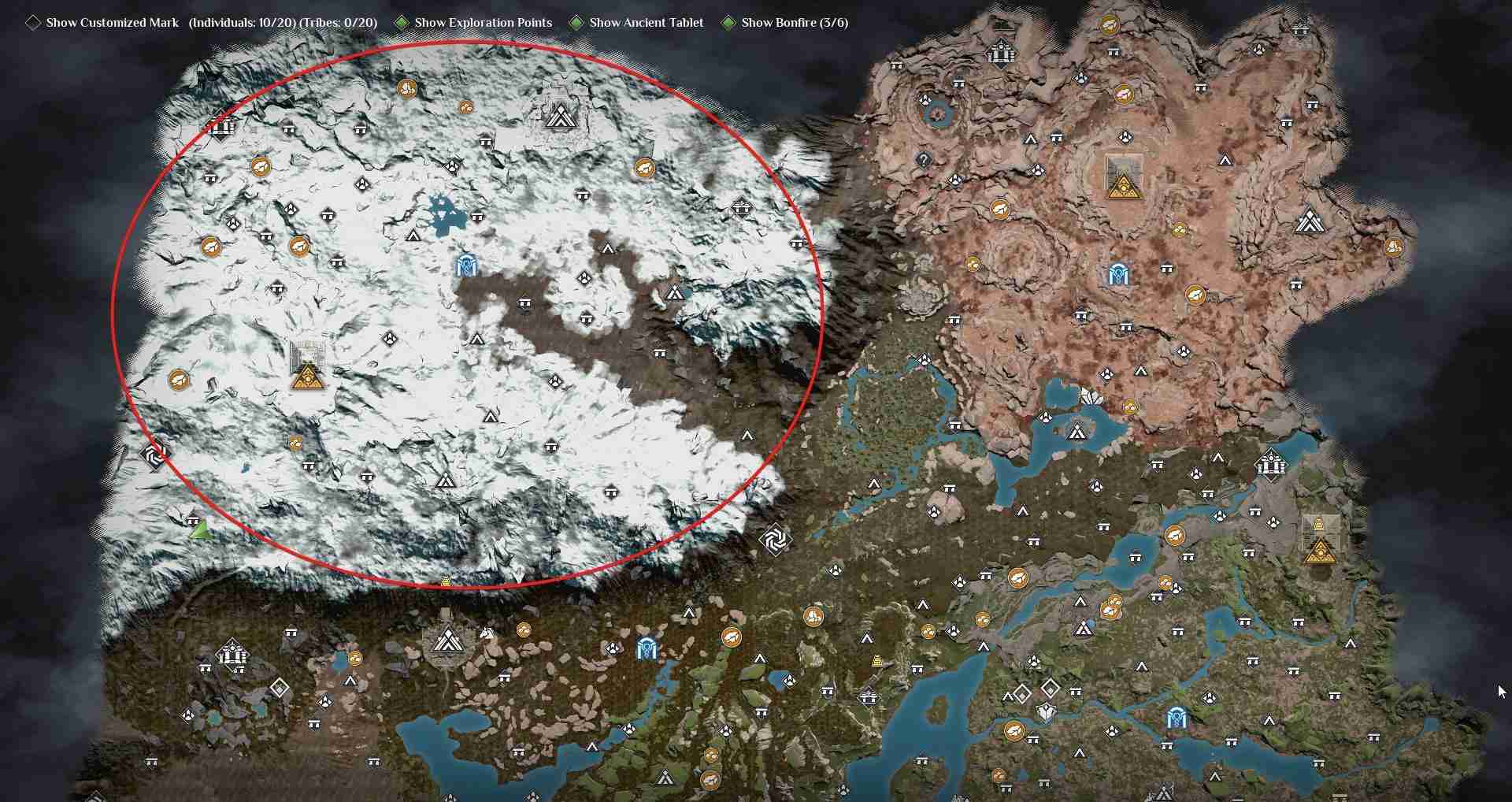Disable Show Exploration Points
Viewport: 1512px width, 802px height.
(402, 23)
